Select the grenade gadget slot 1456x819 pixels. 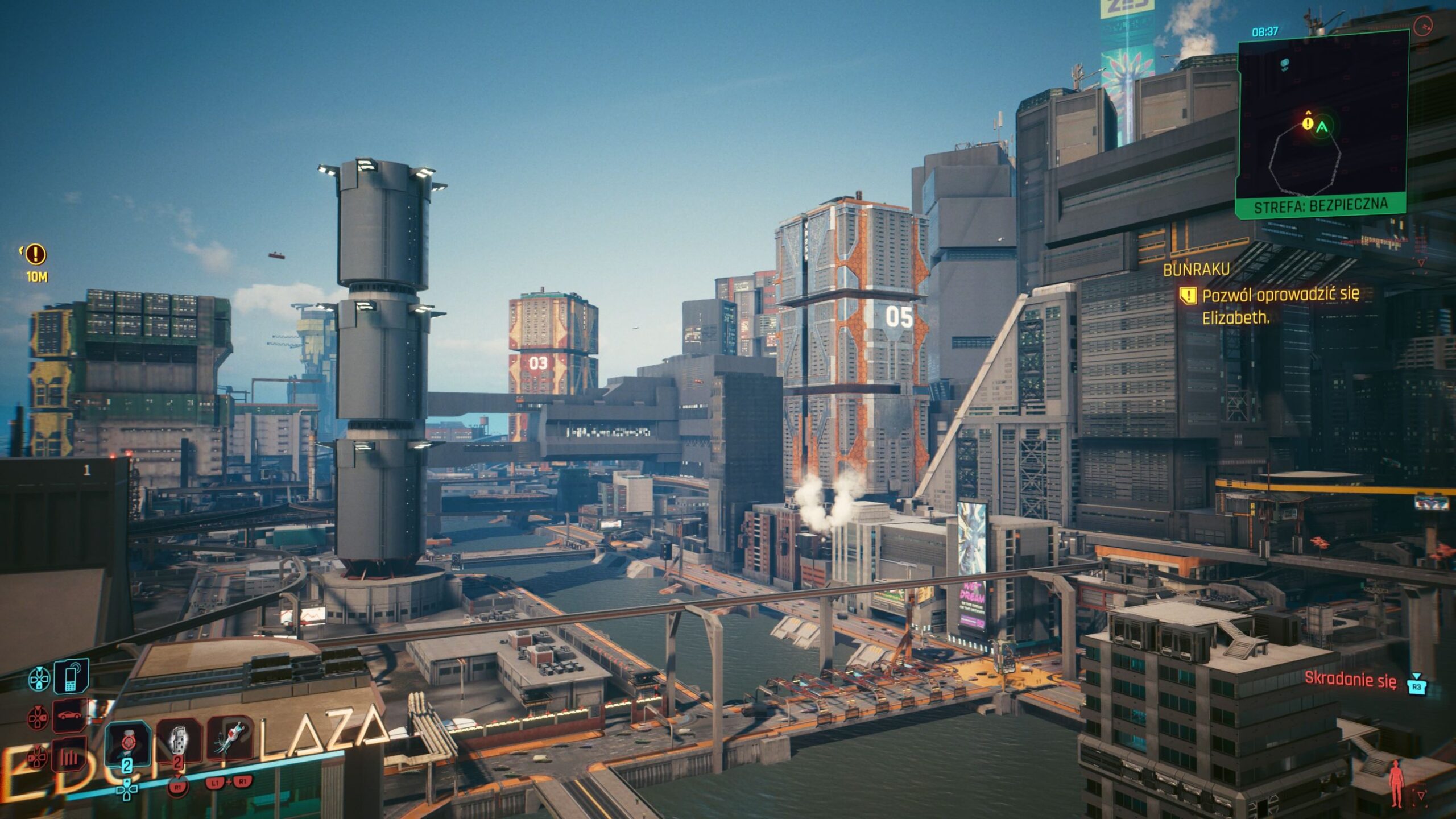tap(179, 741)
